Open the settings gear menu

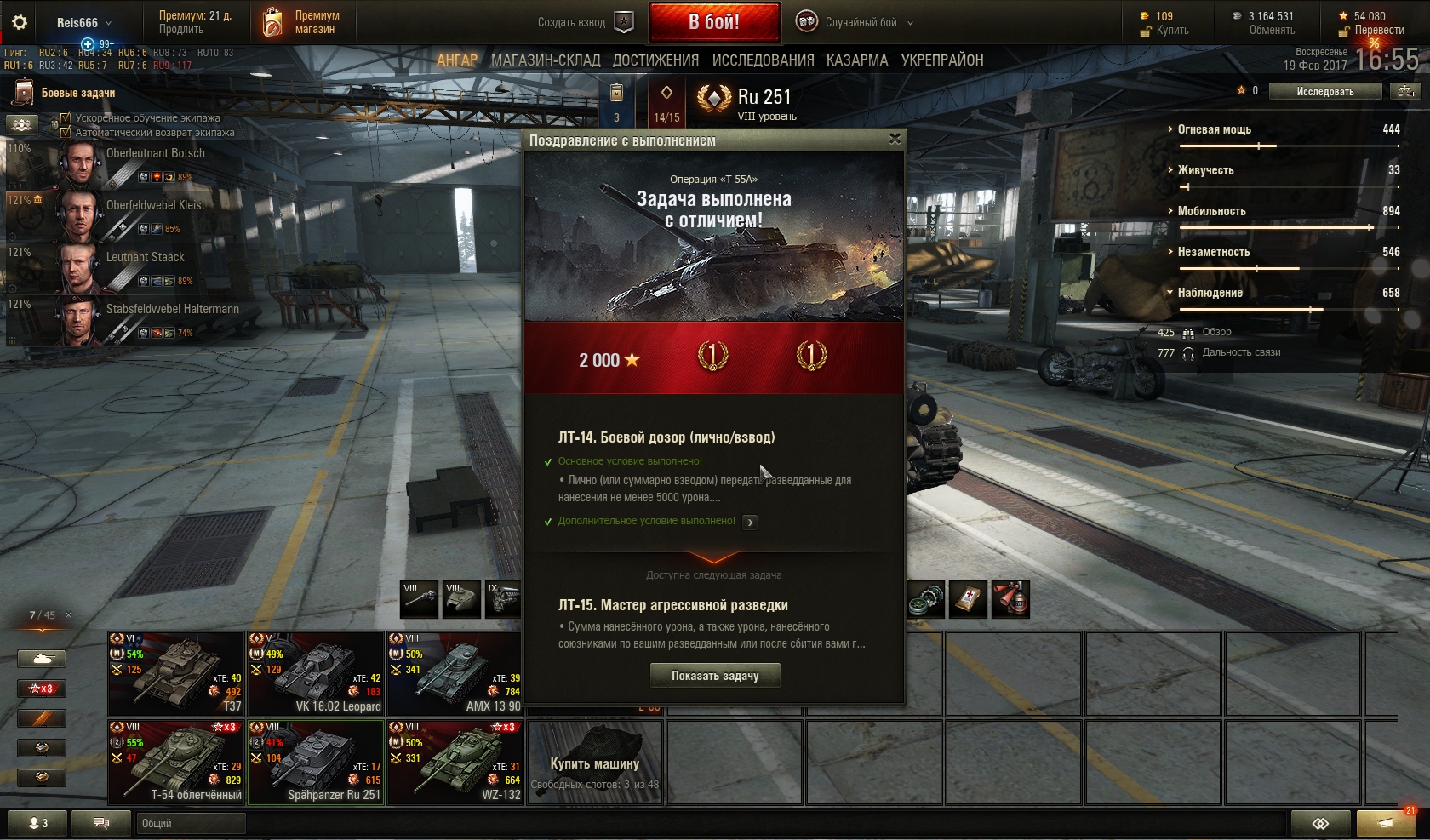(x=19, y=23)
